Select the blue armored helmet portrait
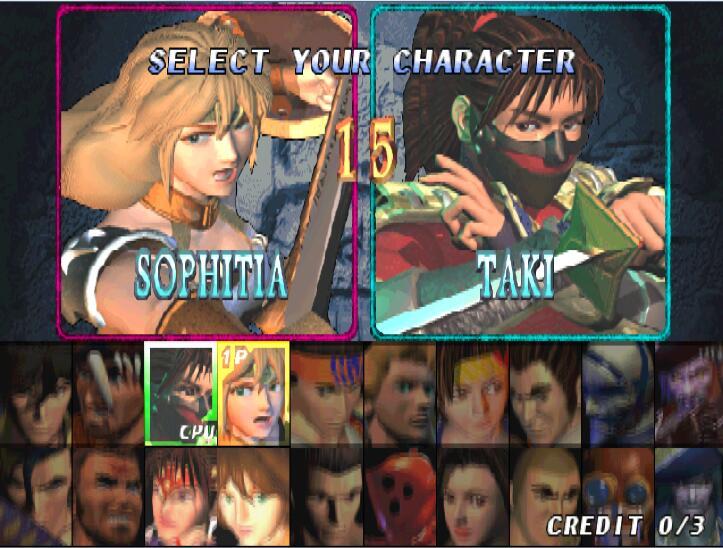 (x=617, y=394)
